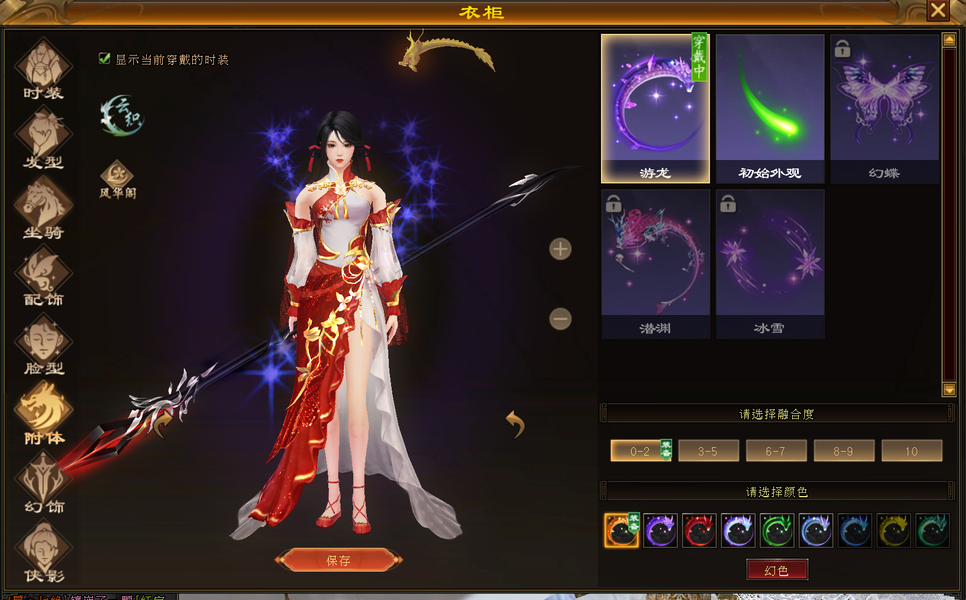The width and height of the screenshot is (966, 600).
Task: Switch to the 侠影 tab
Action: [x=44, y=551]
